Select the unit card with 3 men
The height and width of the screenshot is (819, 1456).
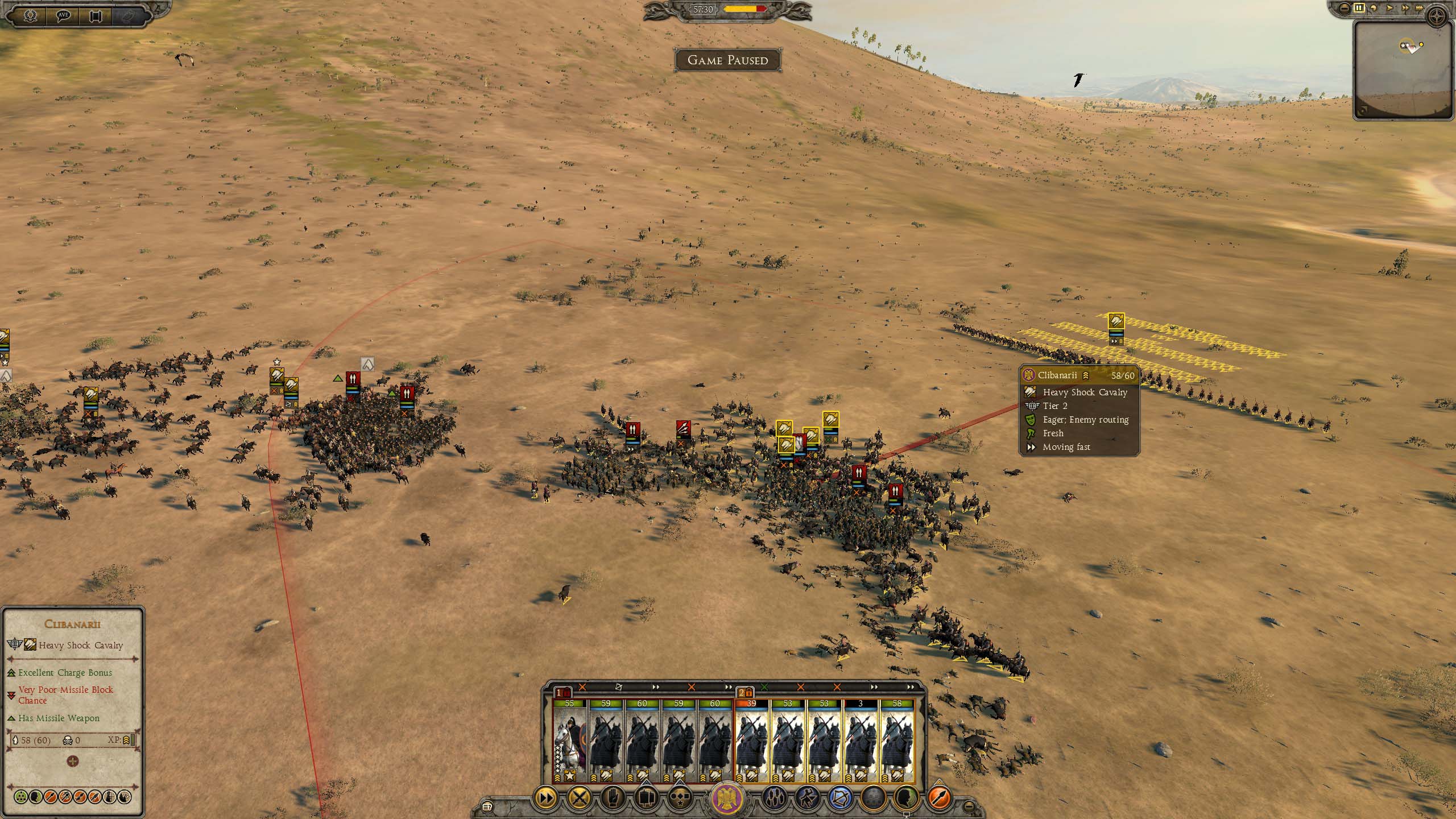pos(861,741)
